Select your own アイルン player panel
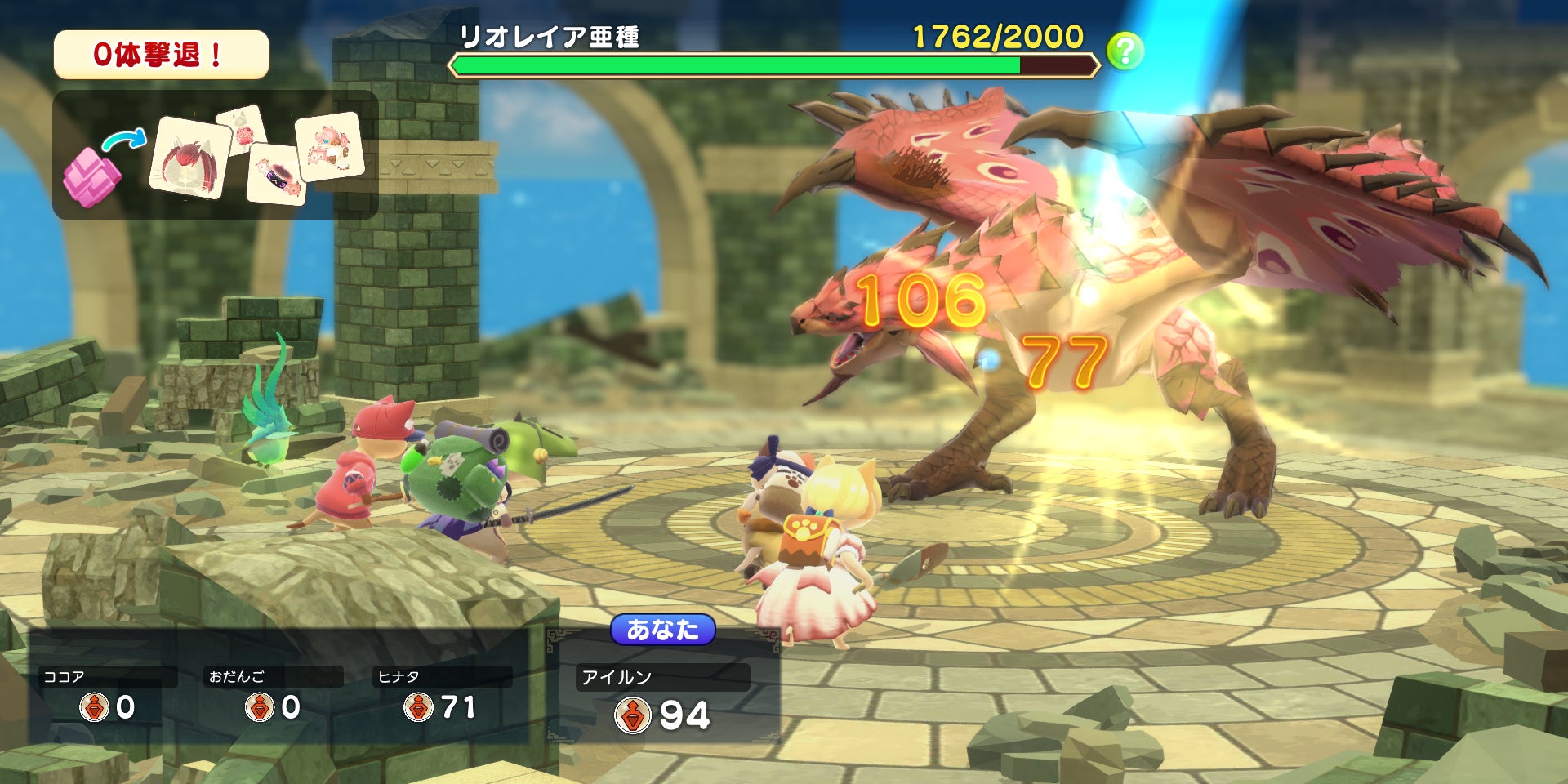This screenshot has width=1568, height=784. coord(663,698)
